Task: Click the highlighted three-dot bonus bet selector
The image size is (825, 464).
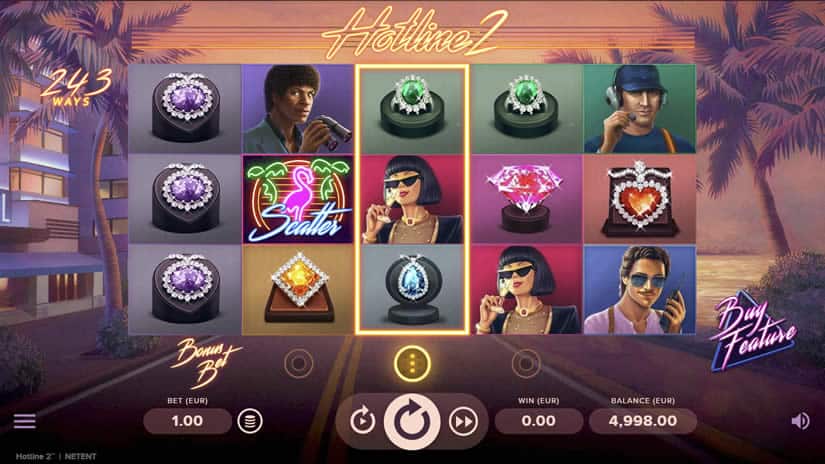Action: pyautogui.click(x=412, y=363)
